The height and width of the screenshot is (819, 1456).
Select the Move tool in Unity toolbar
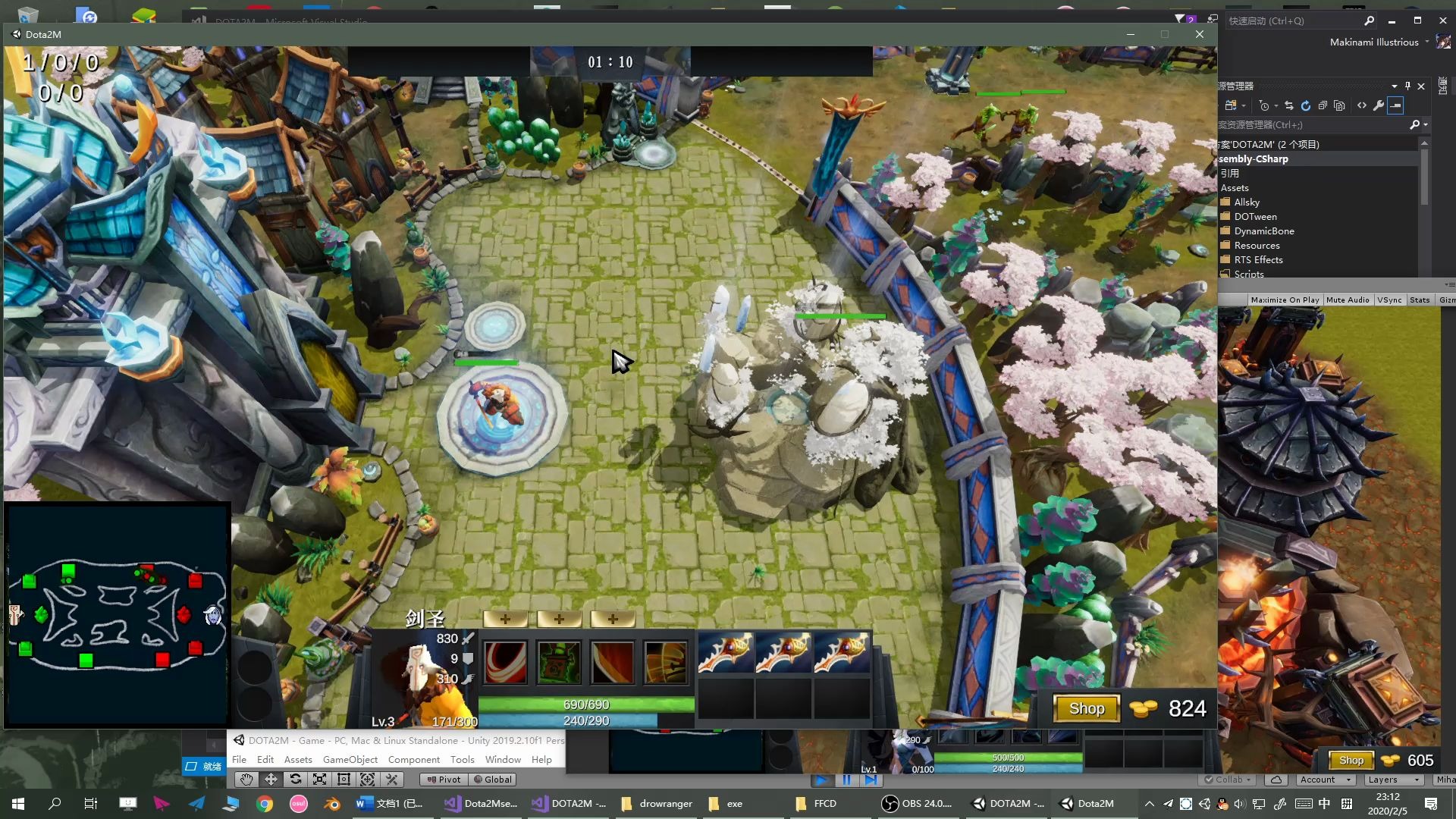(x=271, y=779)
